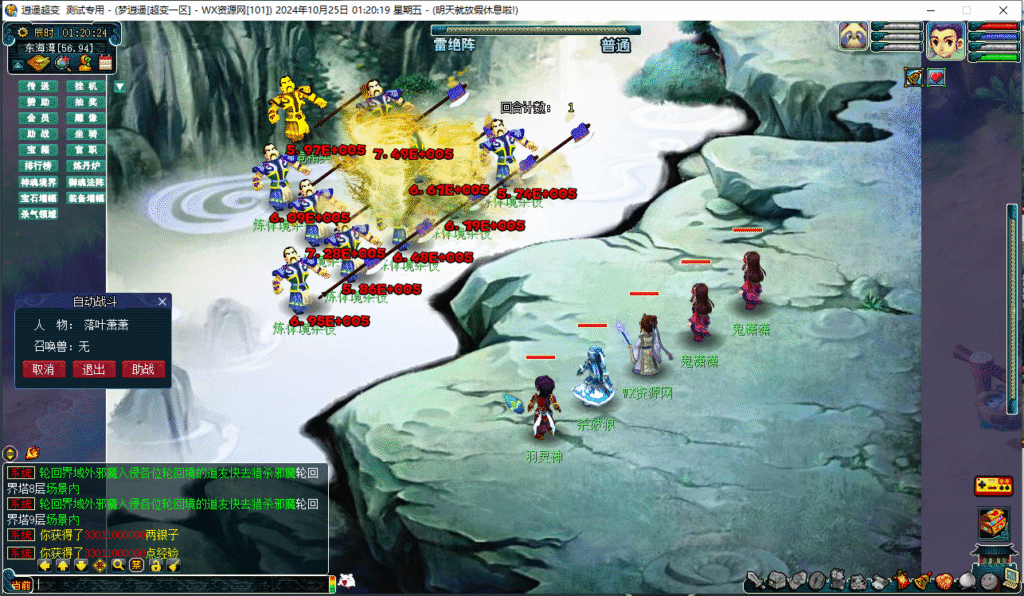Open the calendar icon under the clock

104,63
